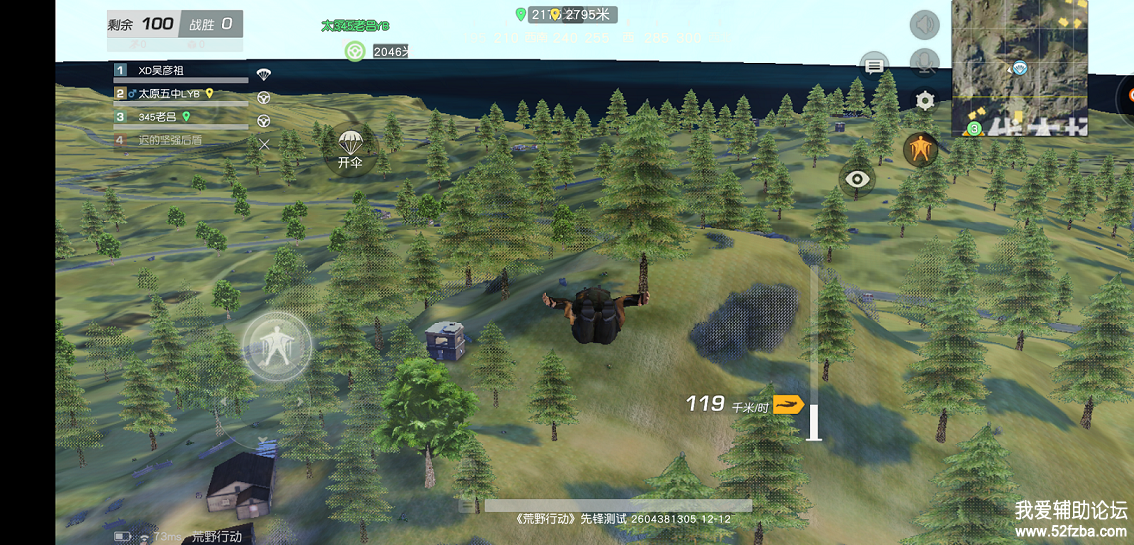Select teammate 太原五中LYB in squad list
The height and width of the screenshot is (545, 1134).
click(181, 94)
